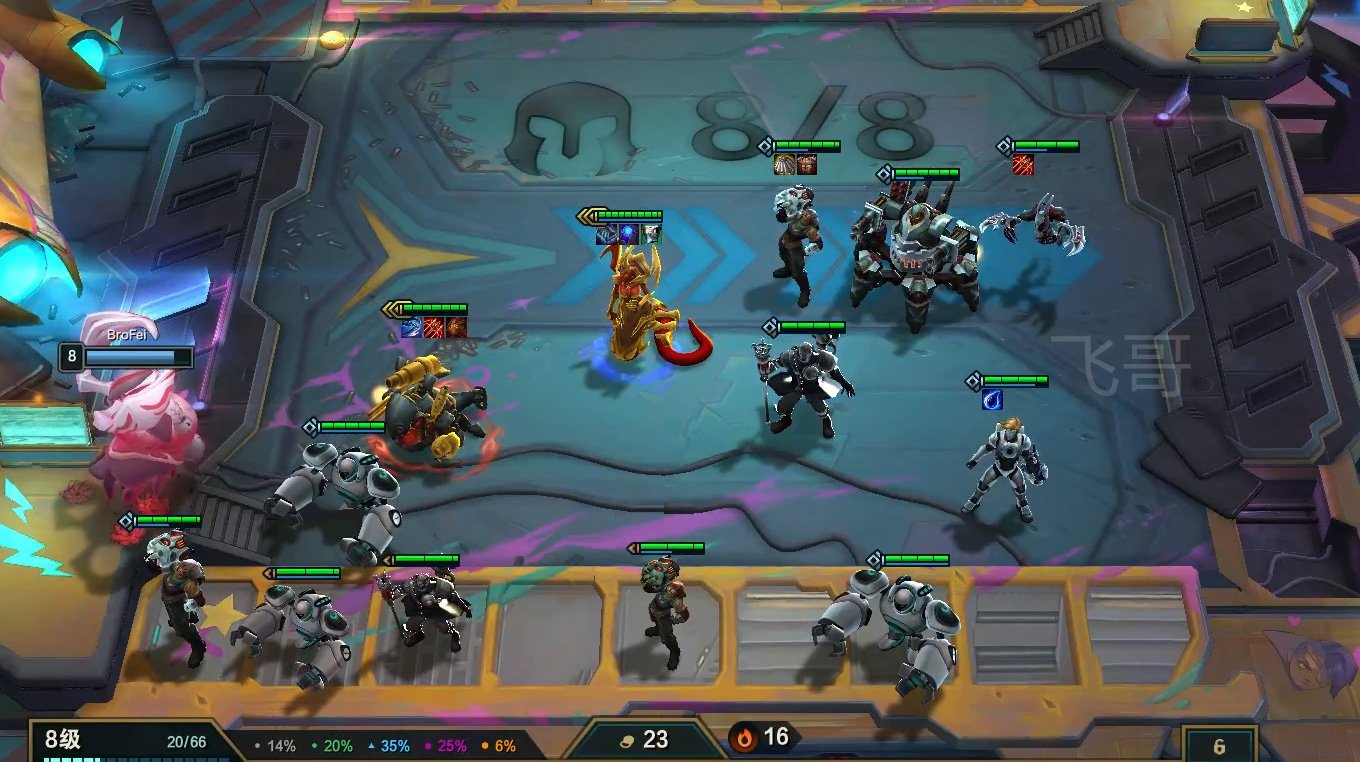This screenshot has width=1360, height=762.
Task: Click the flame win-streak icon
Action: pyautogui.click(x=743, y=738)
